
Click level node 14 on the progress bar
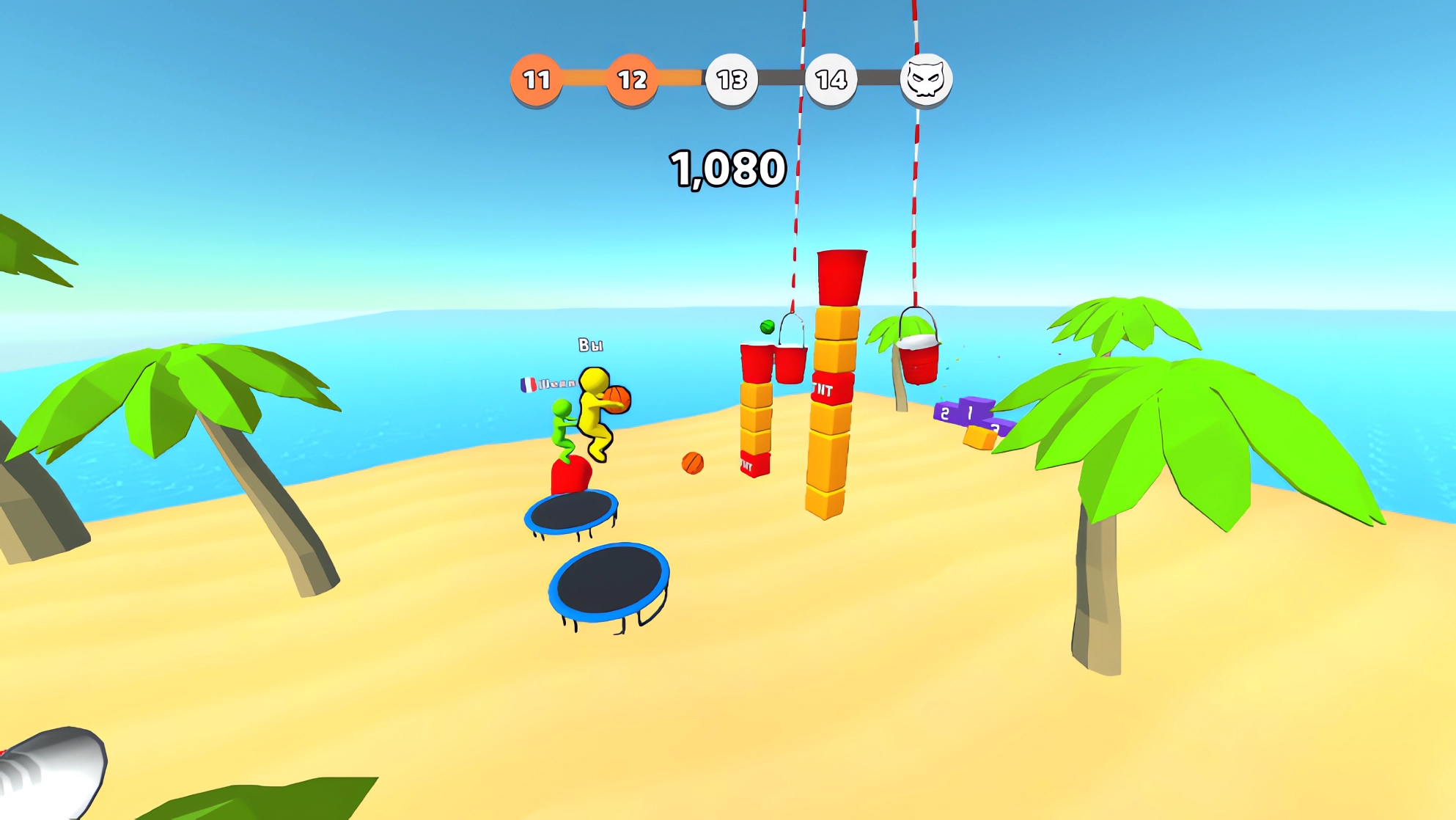pyautogui.click(x=829, y=80)
